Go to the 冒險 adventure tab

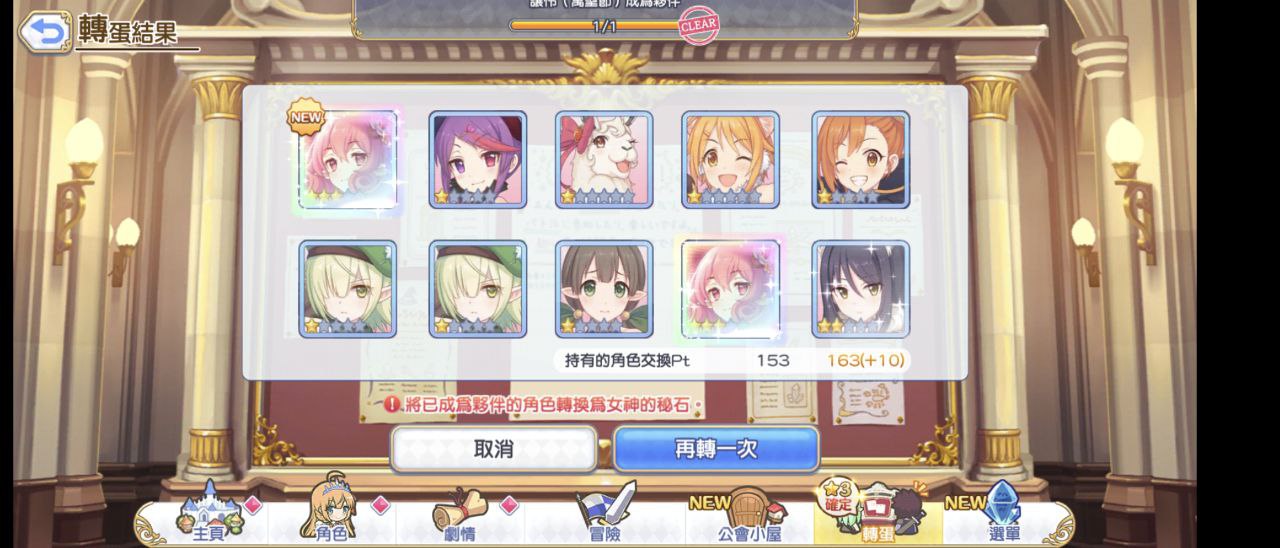pos(605,516)
